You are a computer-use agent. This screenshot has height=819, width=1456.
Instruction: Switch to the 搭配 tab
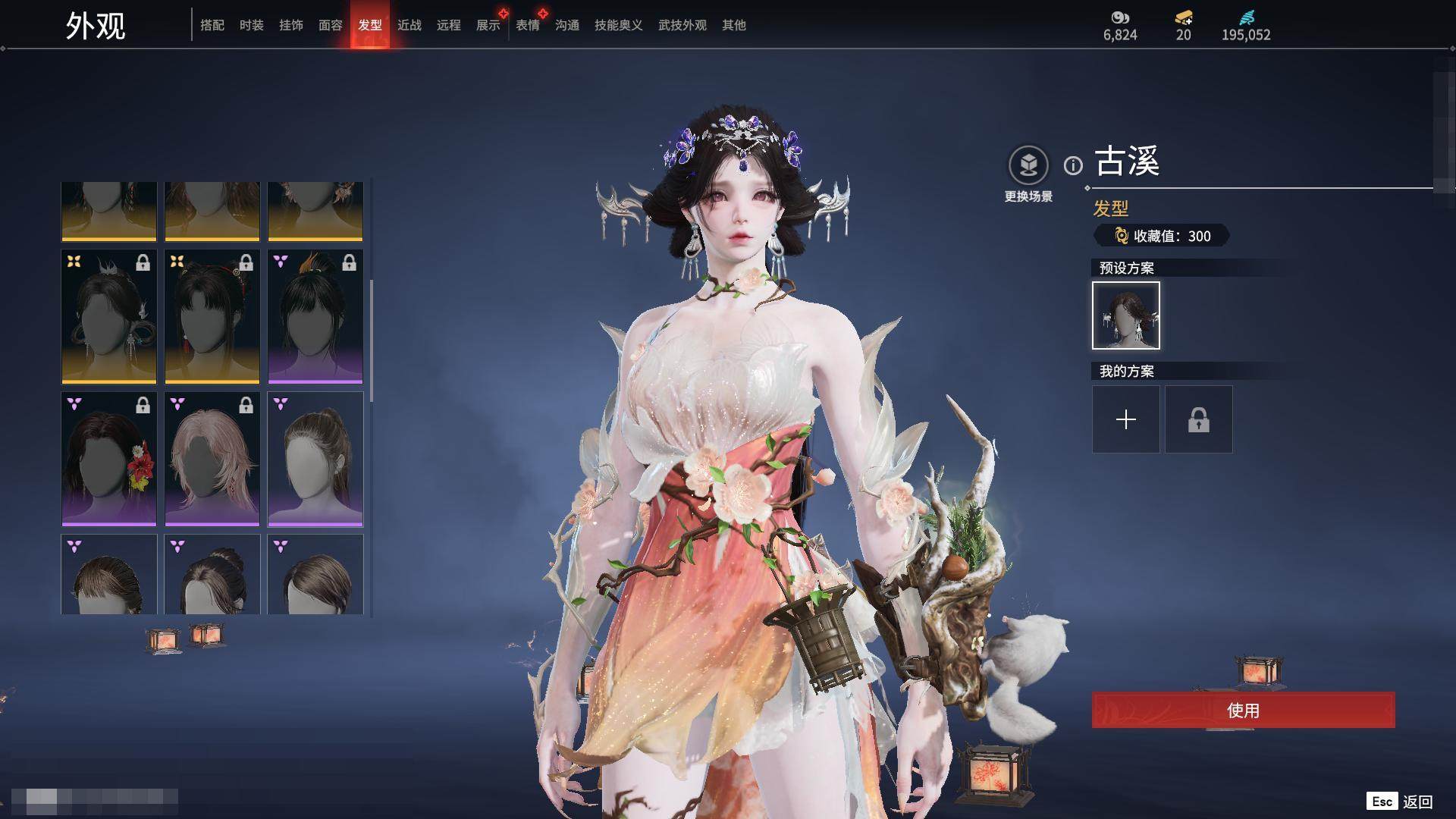point(212,25)
